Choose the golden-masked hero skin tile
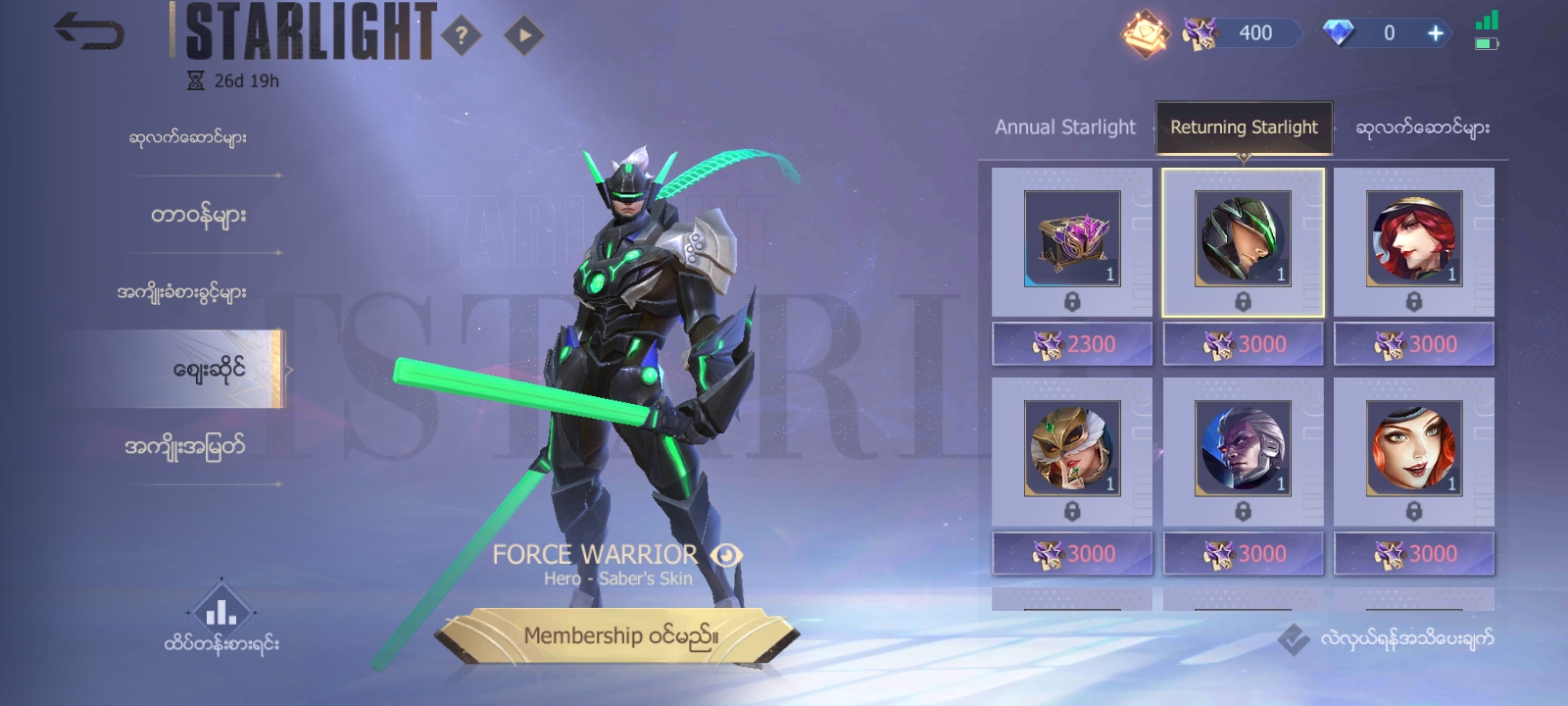The image size is (1568, 706). click(x=1072, y=449)
